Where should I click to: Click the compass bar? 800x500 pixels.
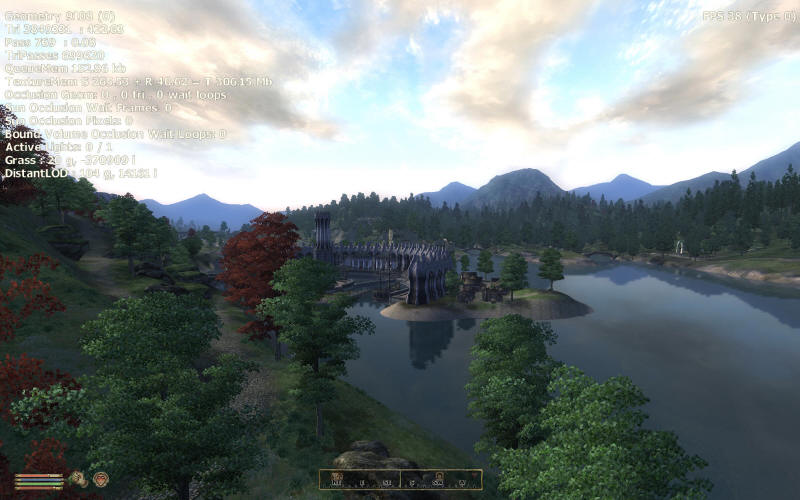[x=400, y=480]
